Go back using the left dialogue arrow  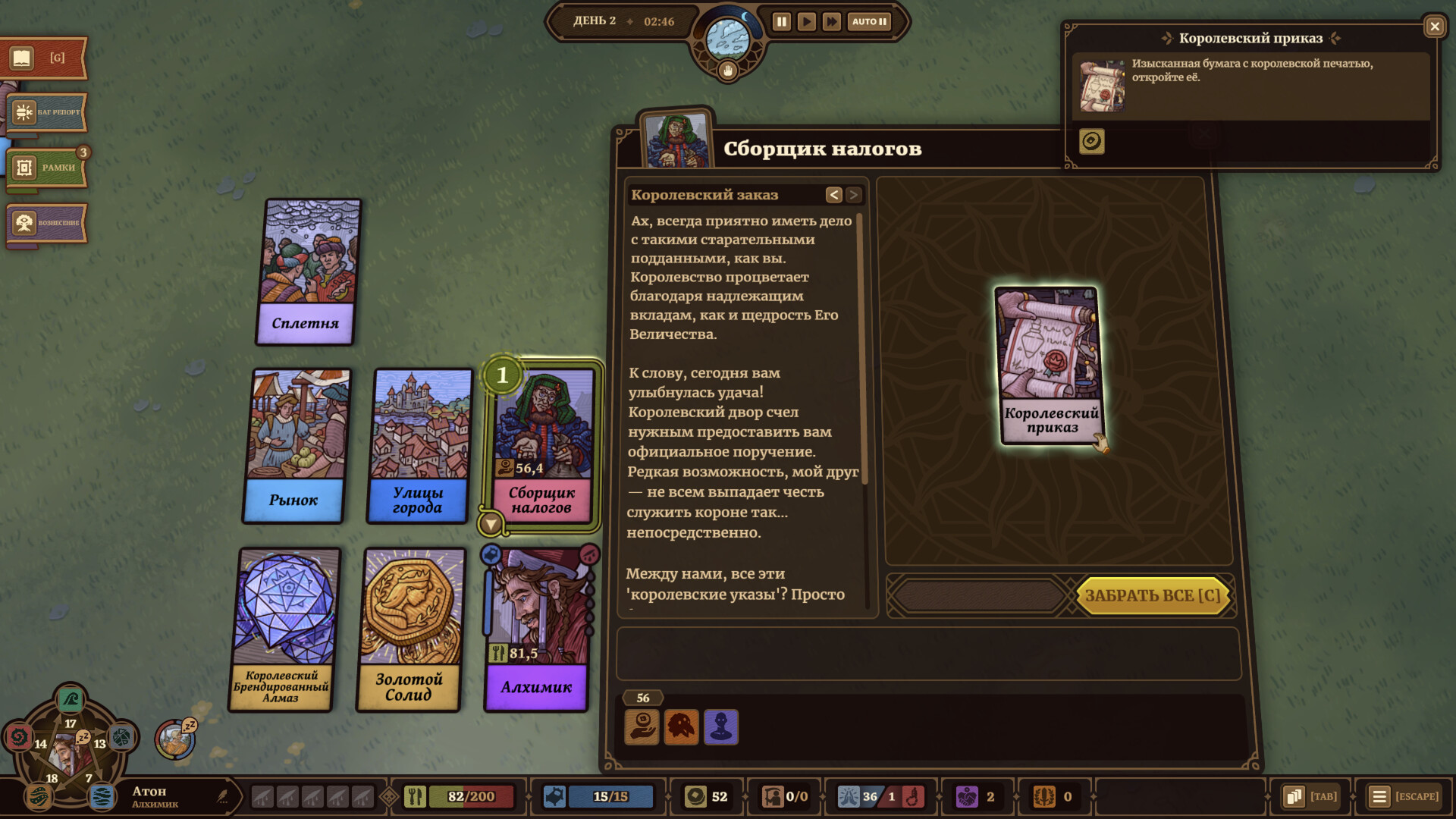pyautogui.click(x=834, y=194)
